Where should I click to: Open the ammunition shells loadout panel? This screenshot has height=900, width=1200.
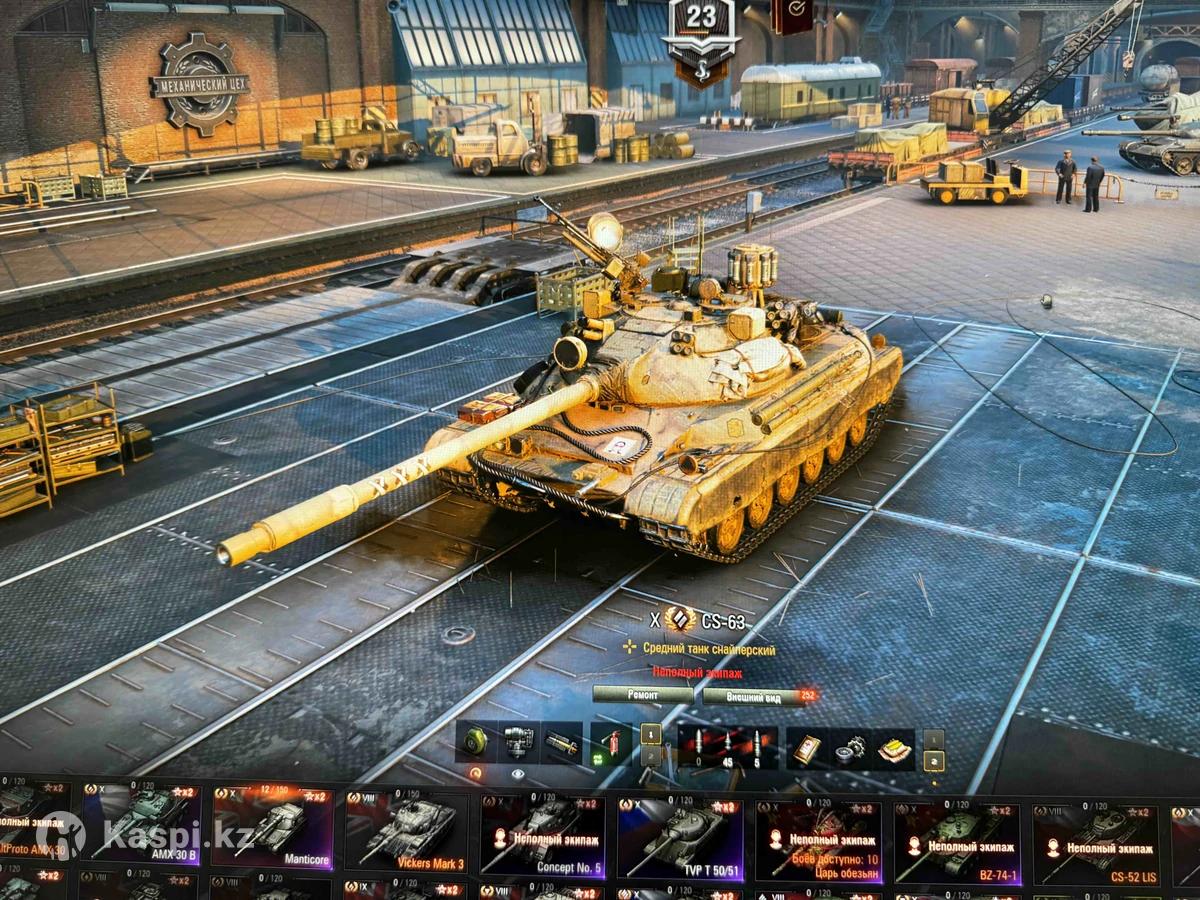(x=726, y=747)
